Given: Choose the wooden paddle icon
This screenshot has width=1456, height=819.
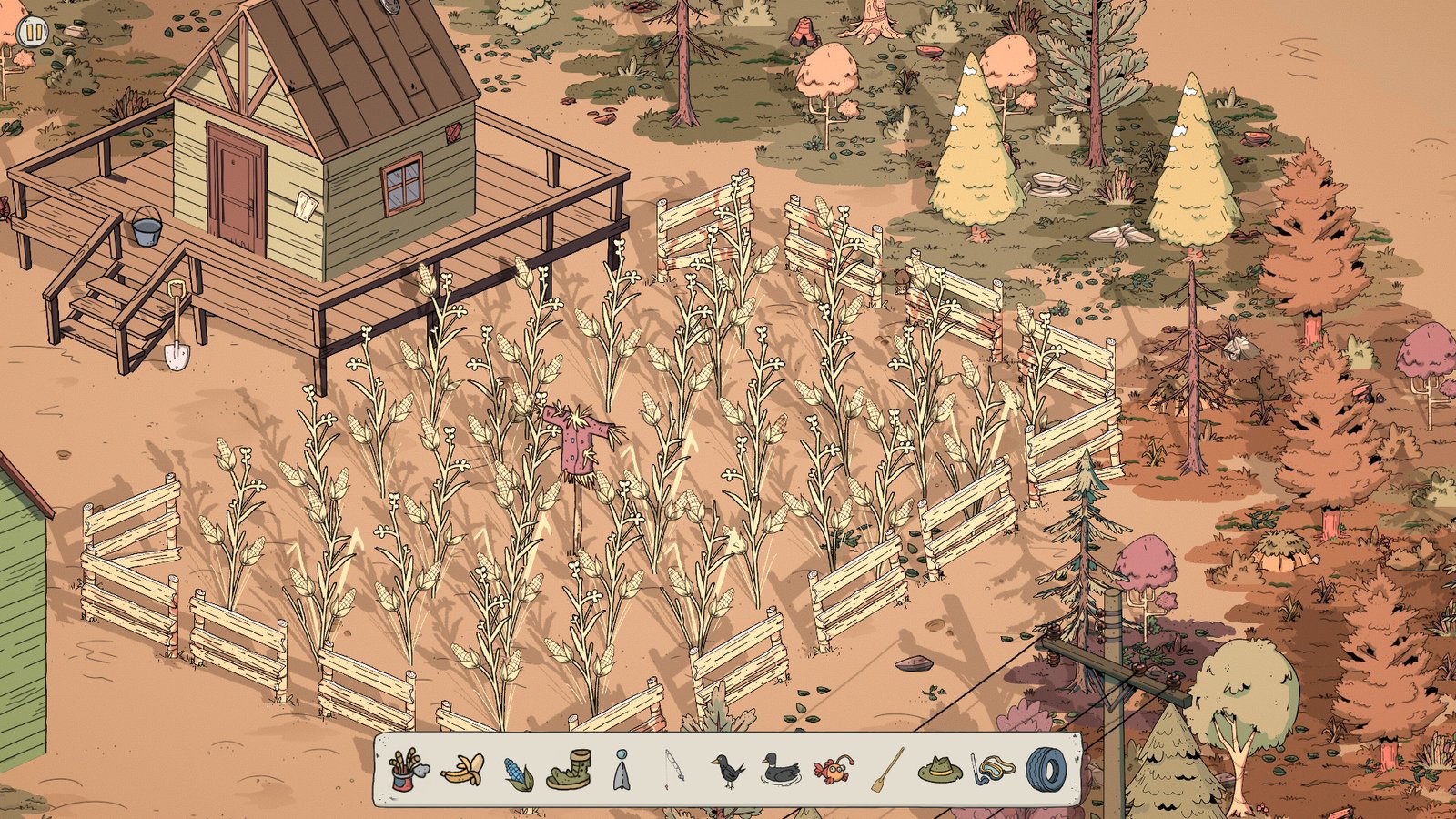Looking at the screenshot, I should 887,770.
